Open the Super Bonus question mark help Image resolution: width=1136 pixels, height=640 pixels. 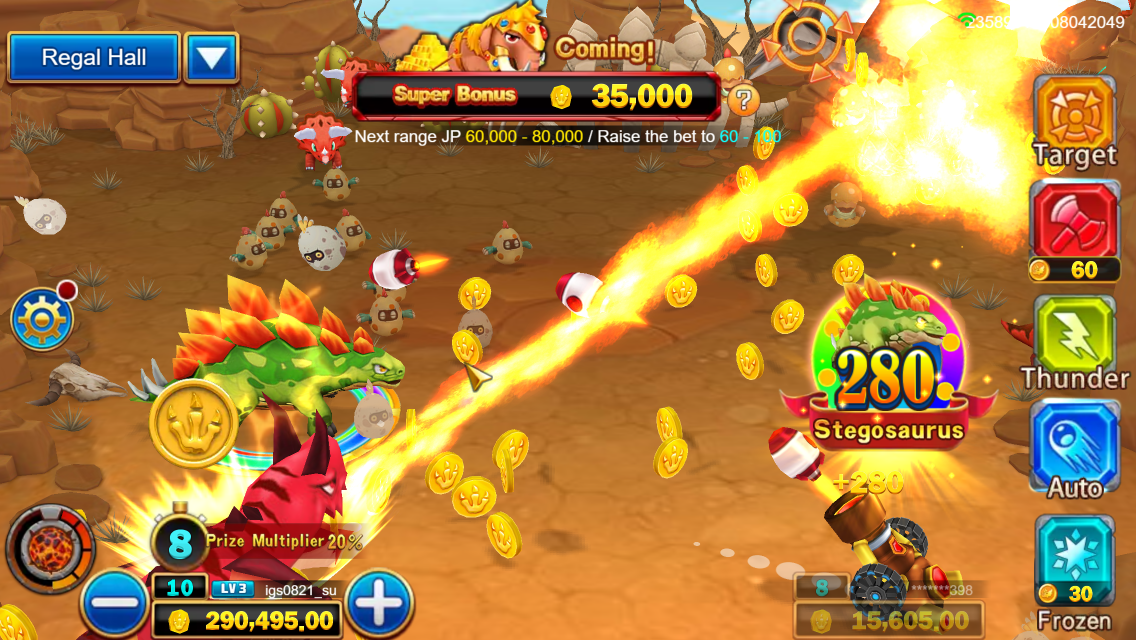[742, 98]
